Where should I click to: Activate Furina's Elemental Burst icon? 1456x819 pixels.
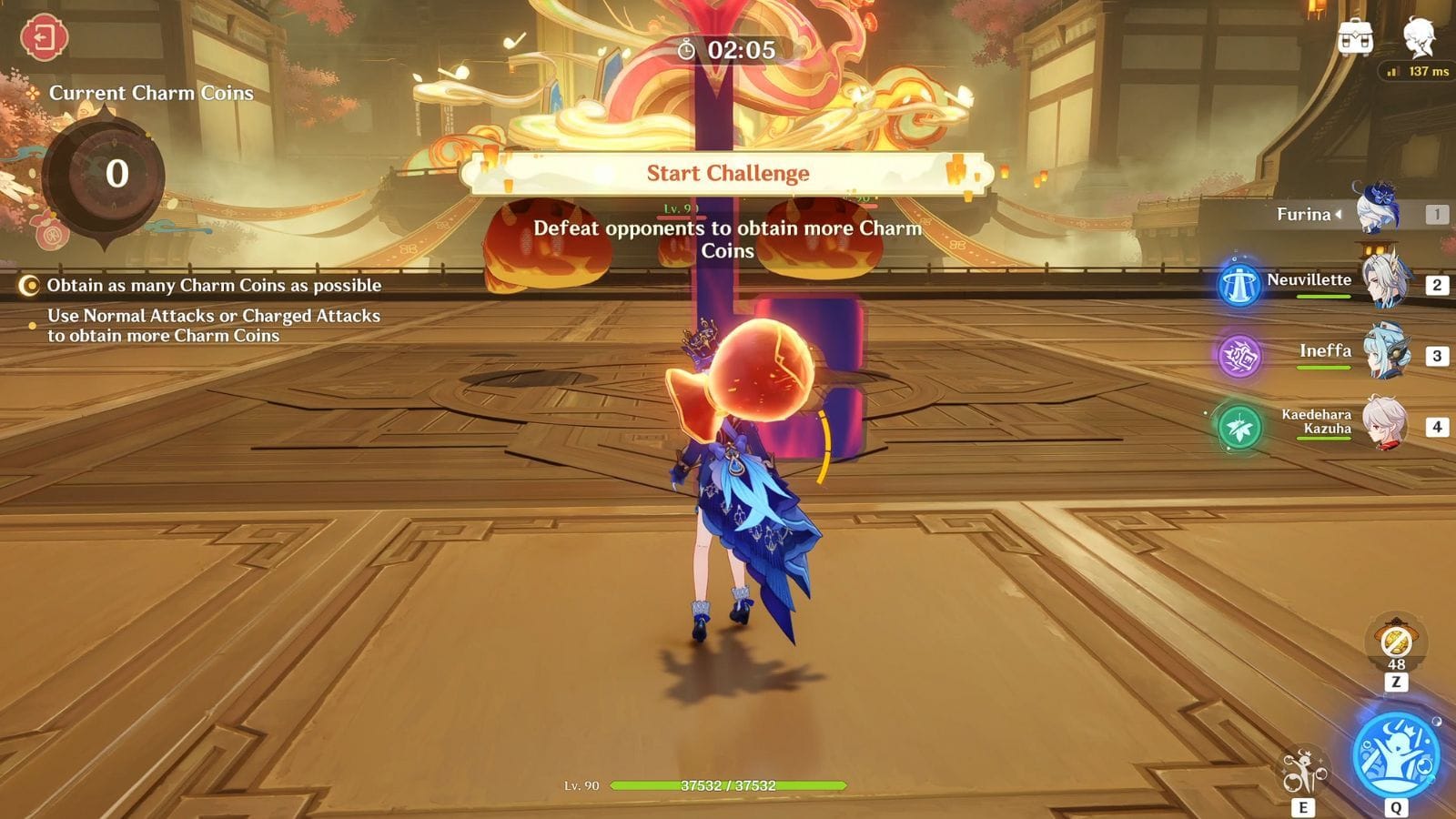pos(1395,755)
